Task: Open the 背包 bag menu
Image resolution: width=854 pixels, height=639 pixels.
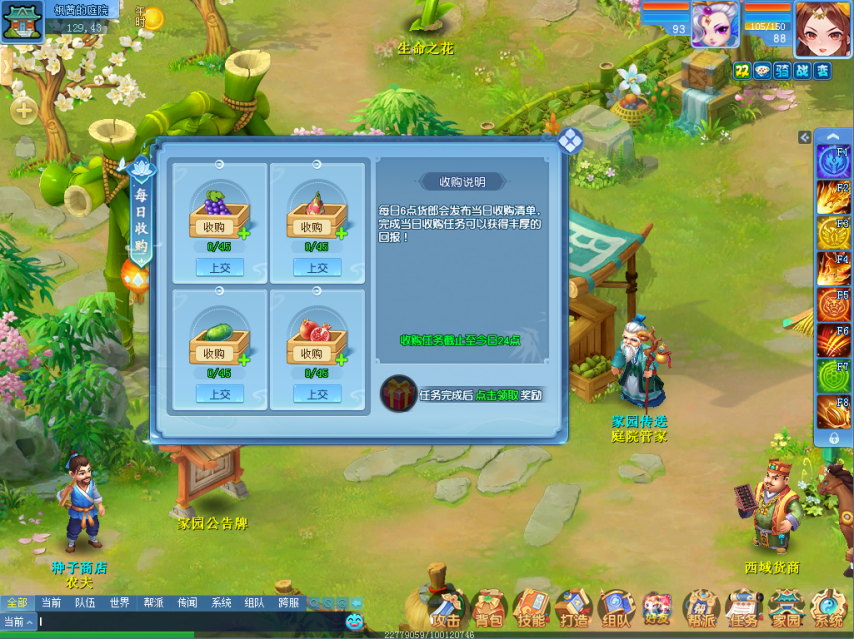Action: pyautogui.click(x=488, y=608)
